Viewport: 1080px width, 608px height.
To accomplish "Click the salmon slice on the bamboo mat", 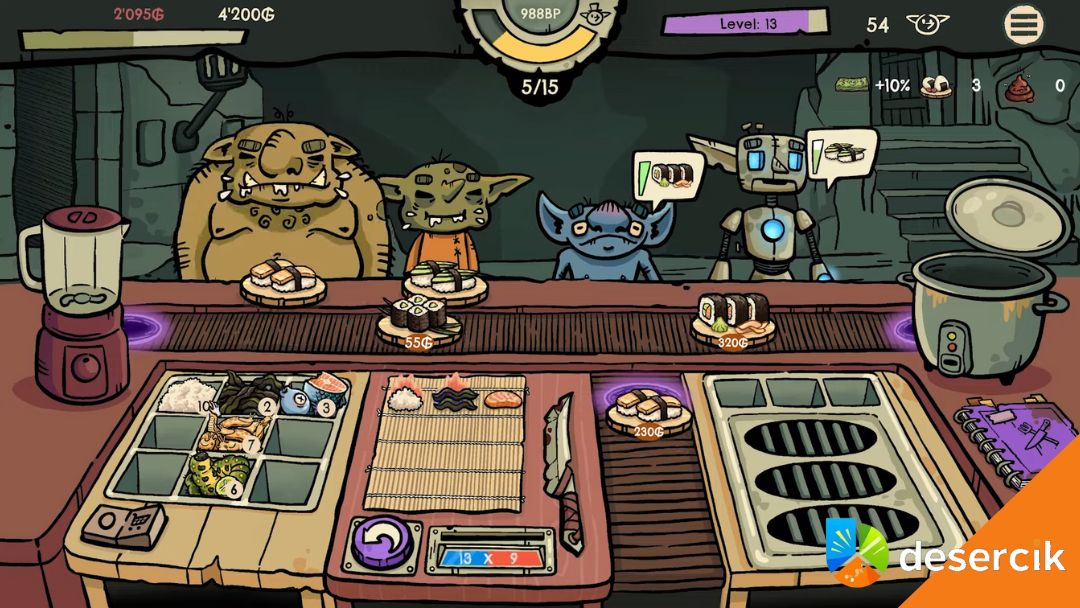I will tap(502, 400).
